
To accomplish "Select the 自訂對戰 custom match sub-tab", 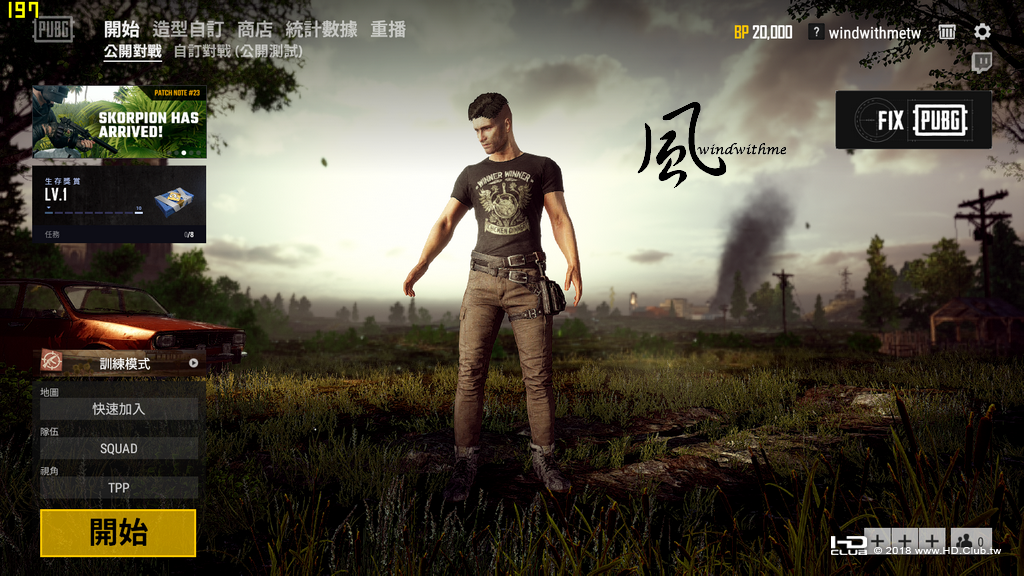I will 237,51.
